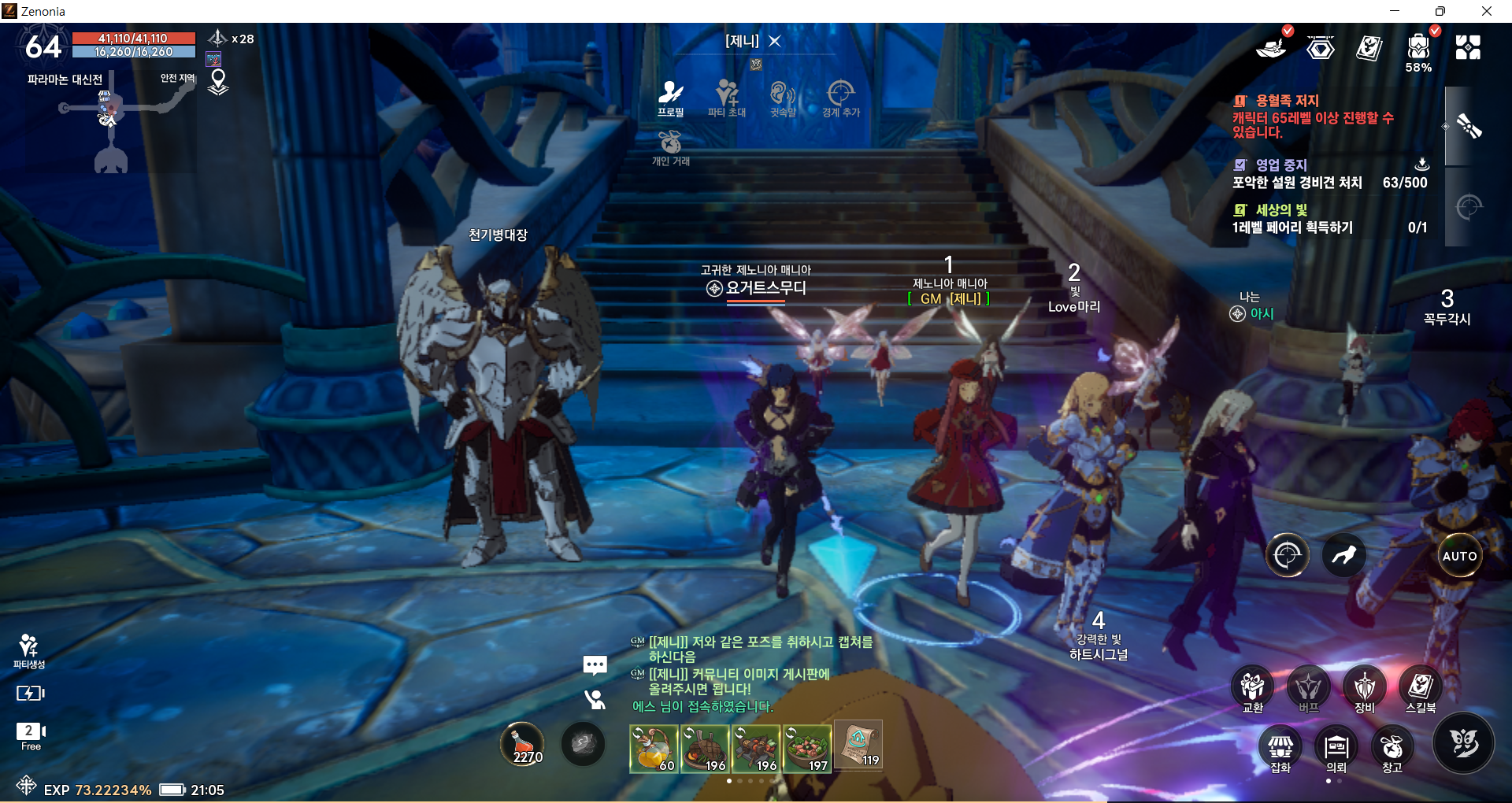Select 파티 초대 party invite
This screenshot has width=1512, height=803.
tap(726, 98)
